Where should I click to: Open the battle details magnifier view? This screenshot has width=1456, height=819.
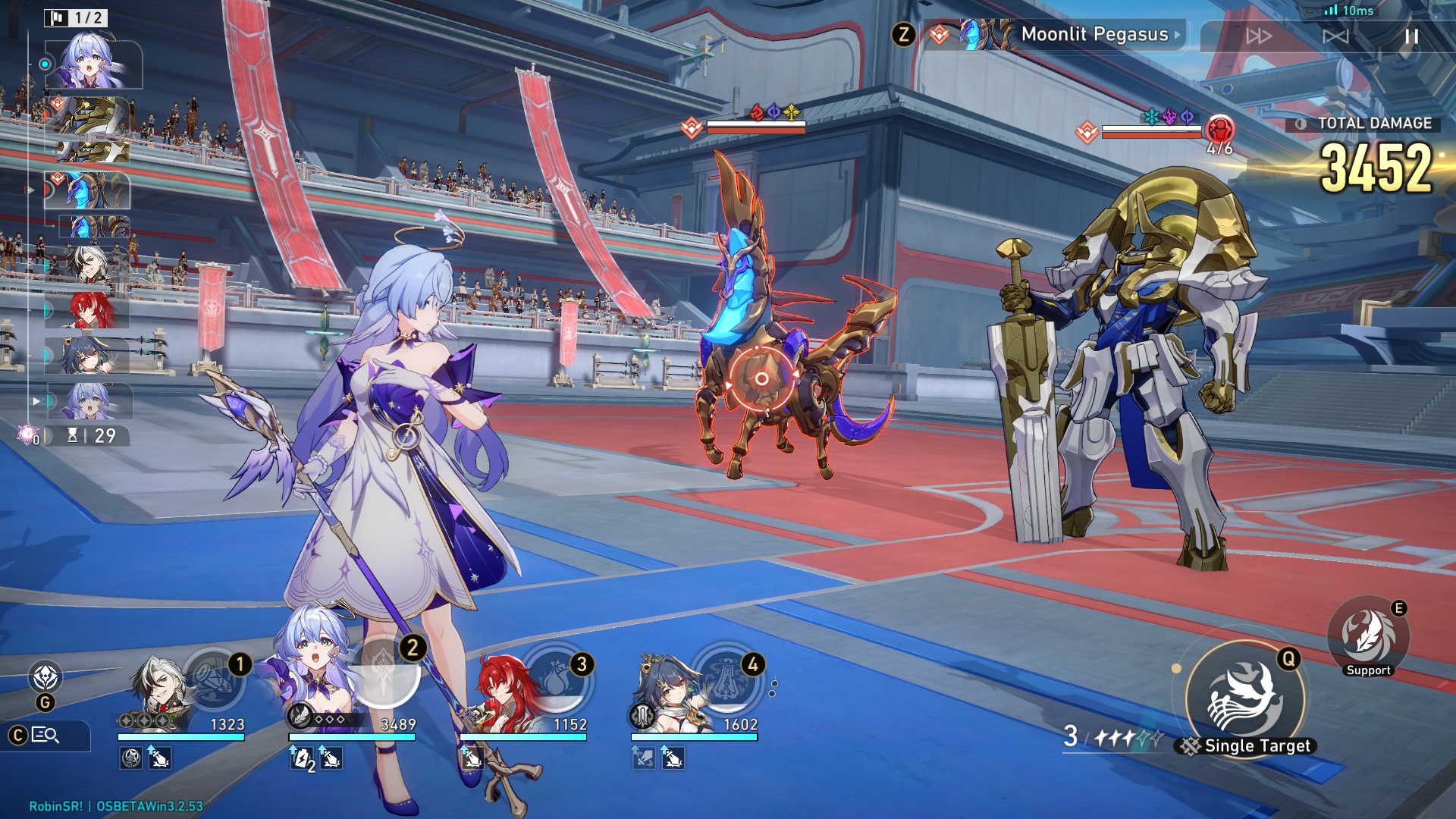click(45, 735)
